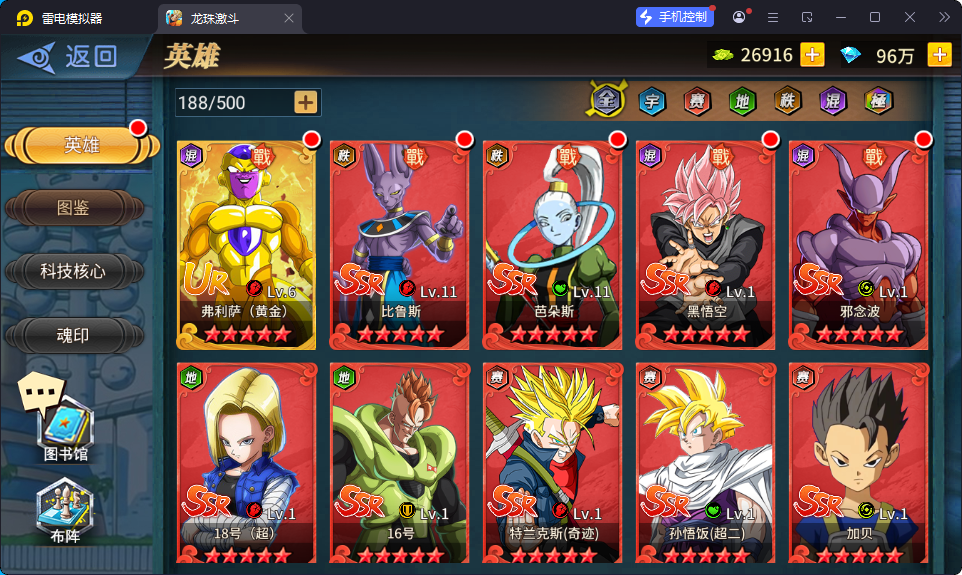Show all heroes with the 全 filter

tap(606, 100)
